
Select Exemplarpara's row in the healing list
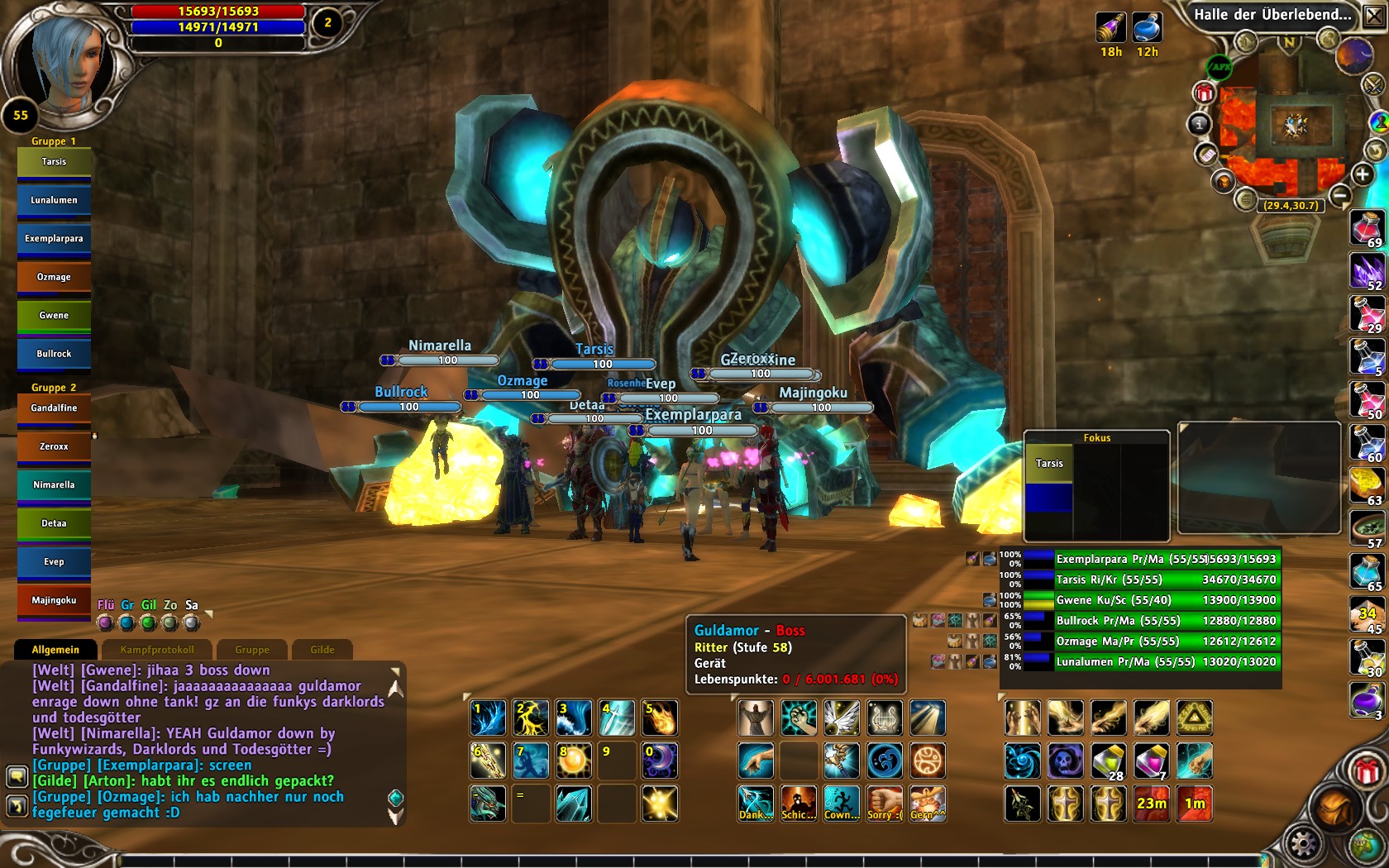pos(1166,559)
